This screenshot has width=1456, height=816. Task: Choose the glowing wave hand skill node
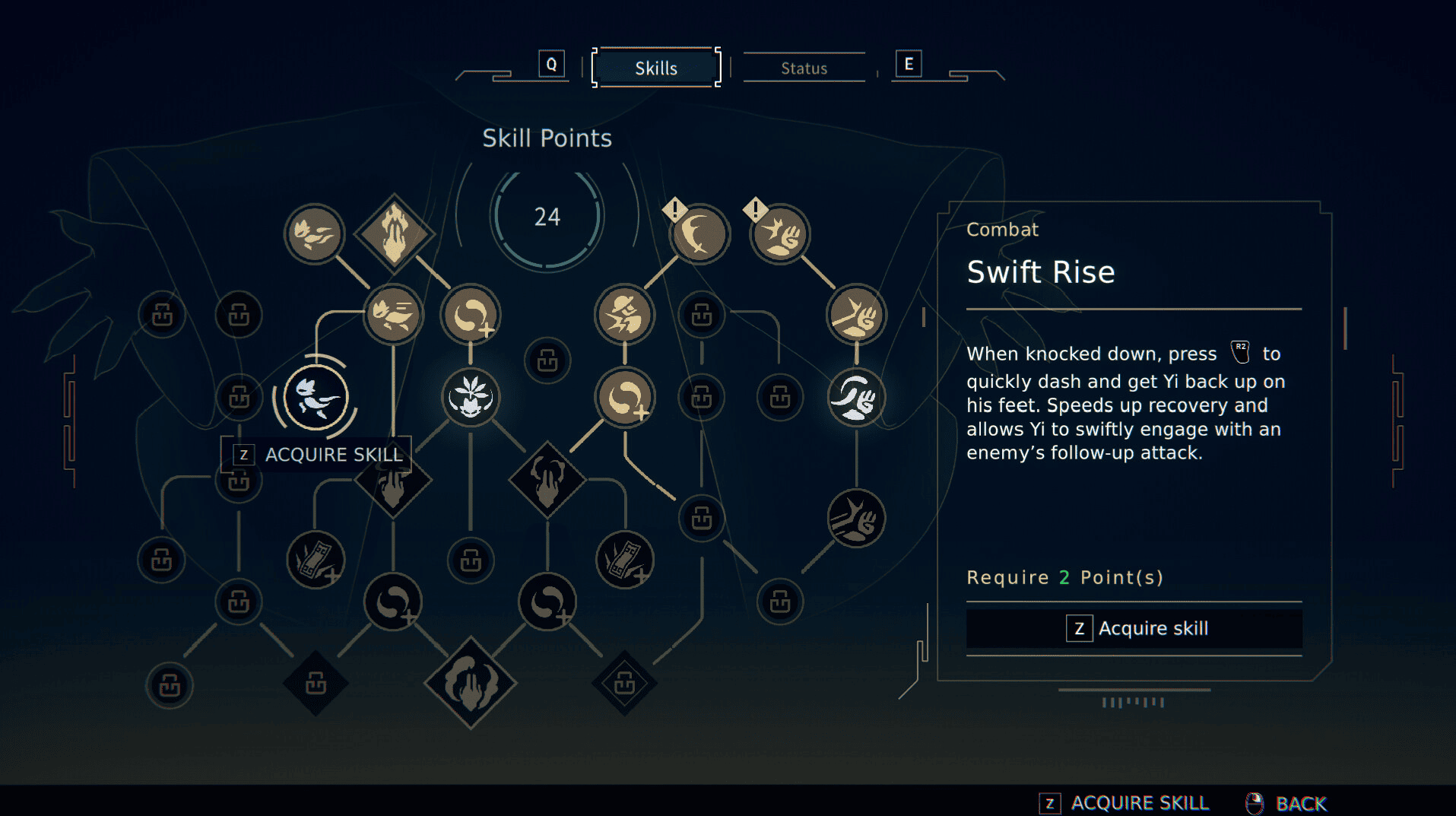[x=856, y=397]
